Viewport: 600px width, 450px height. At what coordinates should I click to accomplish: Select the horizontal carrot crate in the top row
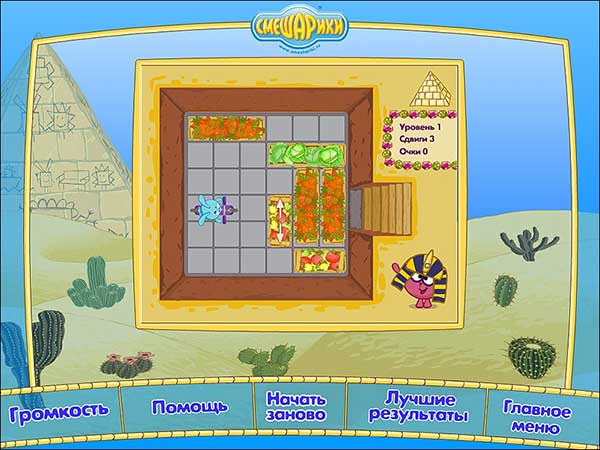point(226,127)
